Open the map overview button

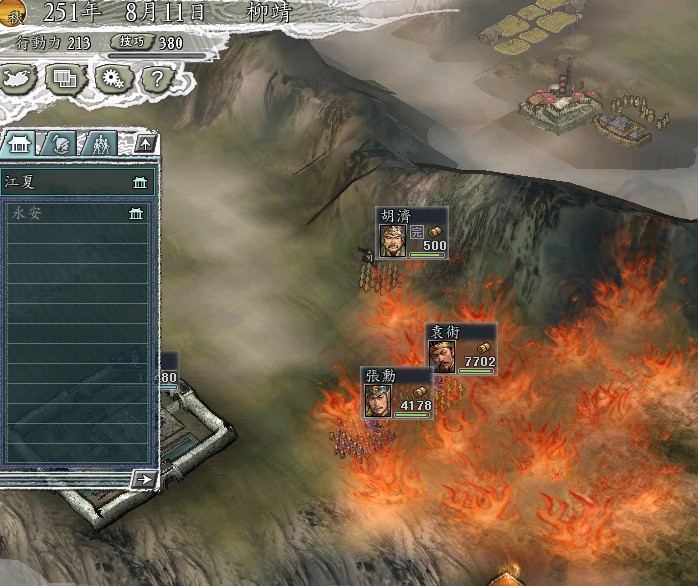pos(21,76)
